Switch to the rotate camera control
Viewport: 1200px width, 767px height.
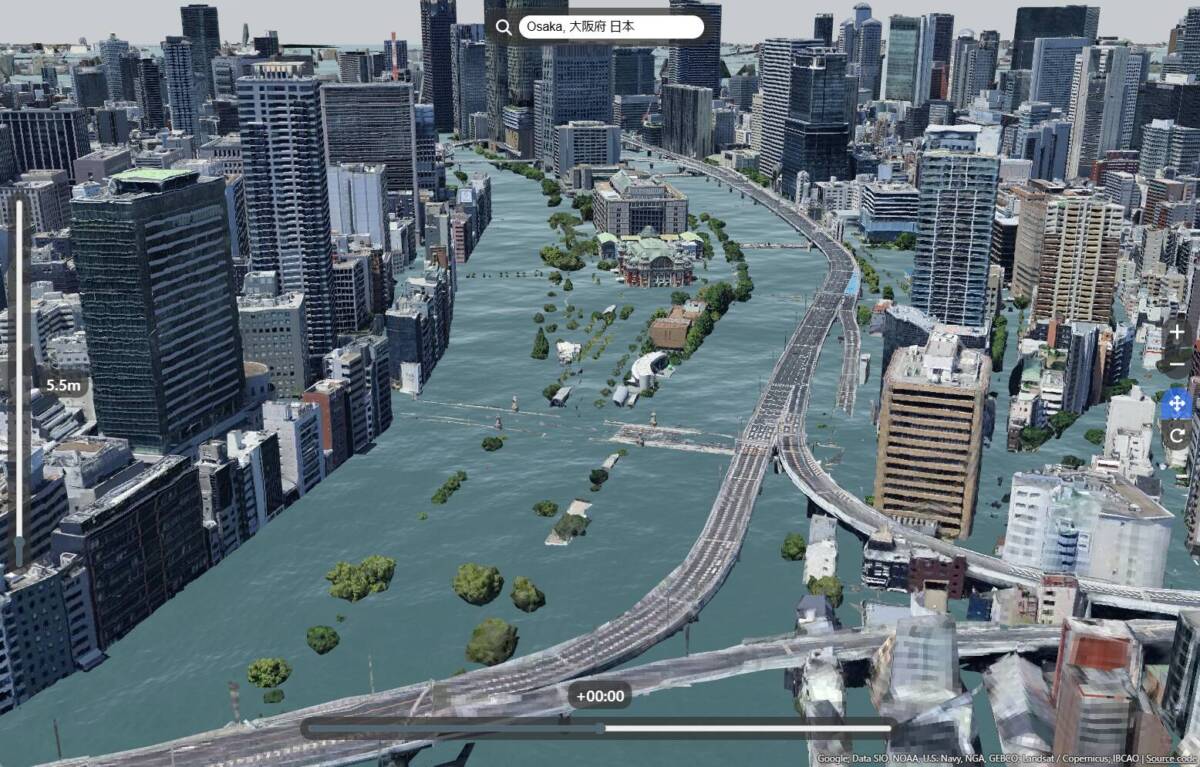coord(1176,435)
